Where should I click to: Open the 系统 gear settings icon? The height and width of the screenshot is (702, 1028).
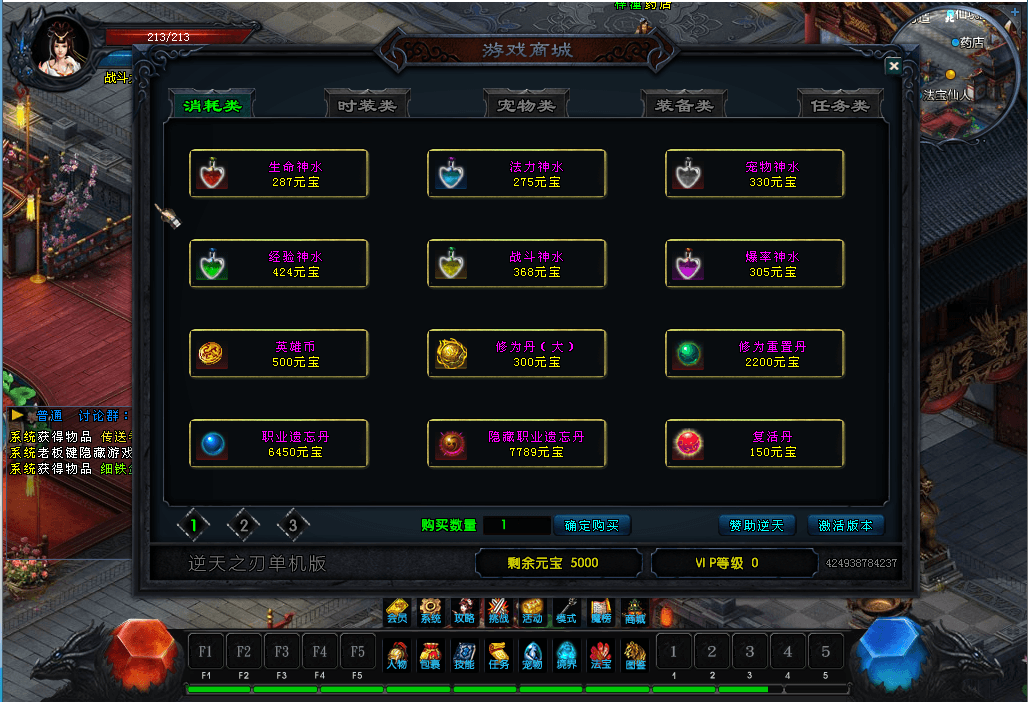[x=430, y=610]
